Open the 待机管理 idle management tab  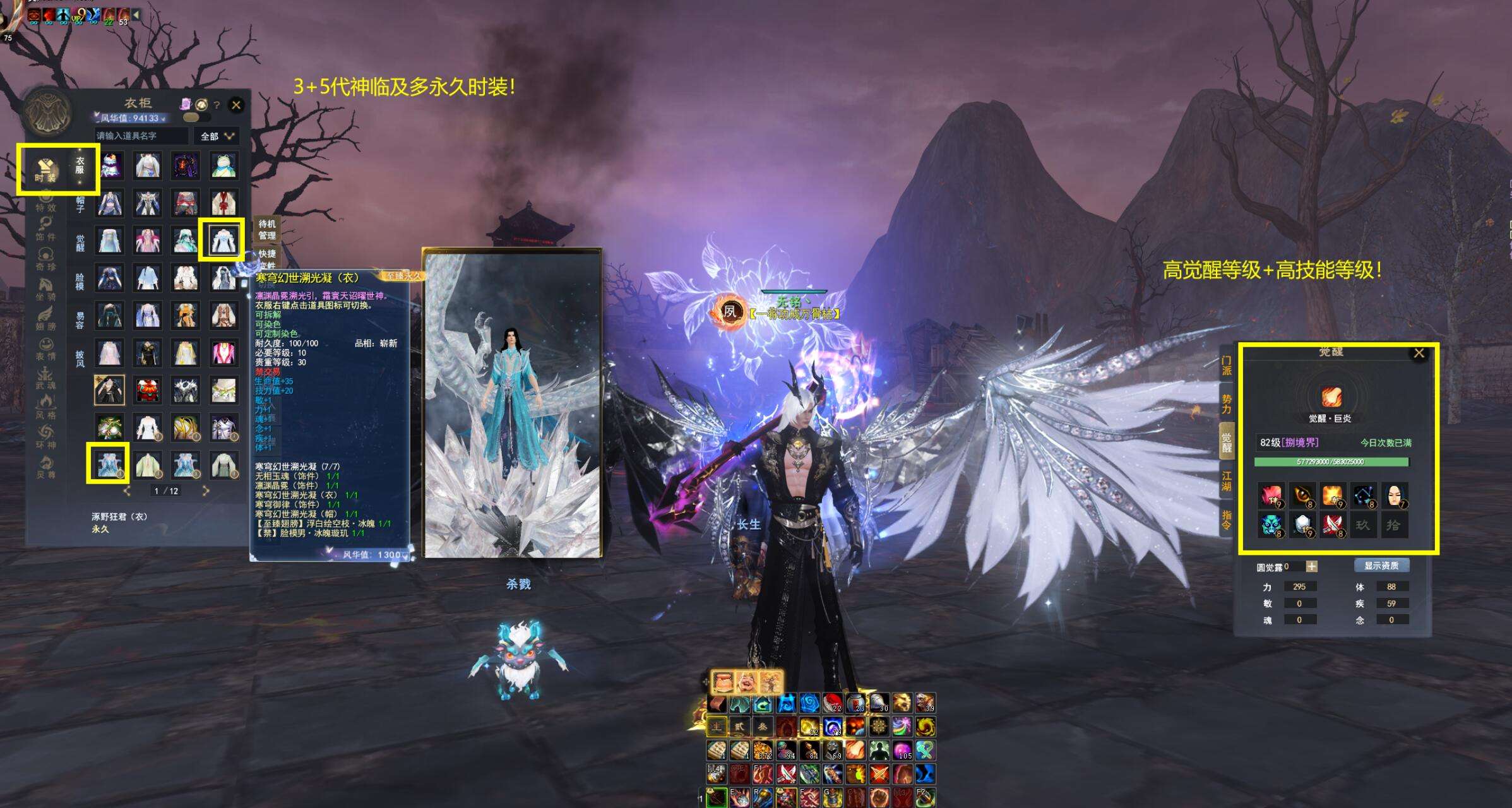[x=267, y=229]
